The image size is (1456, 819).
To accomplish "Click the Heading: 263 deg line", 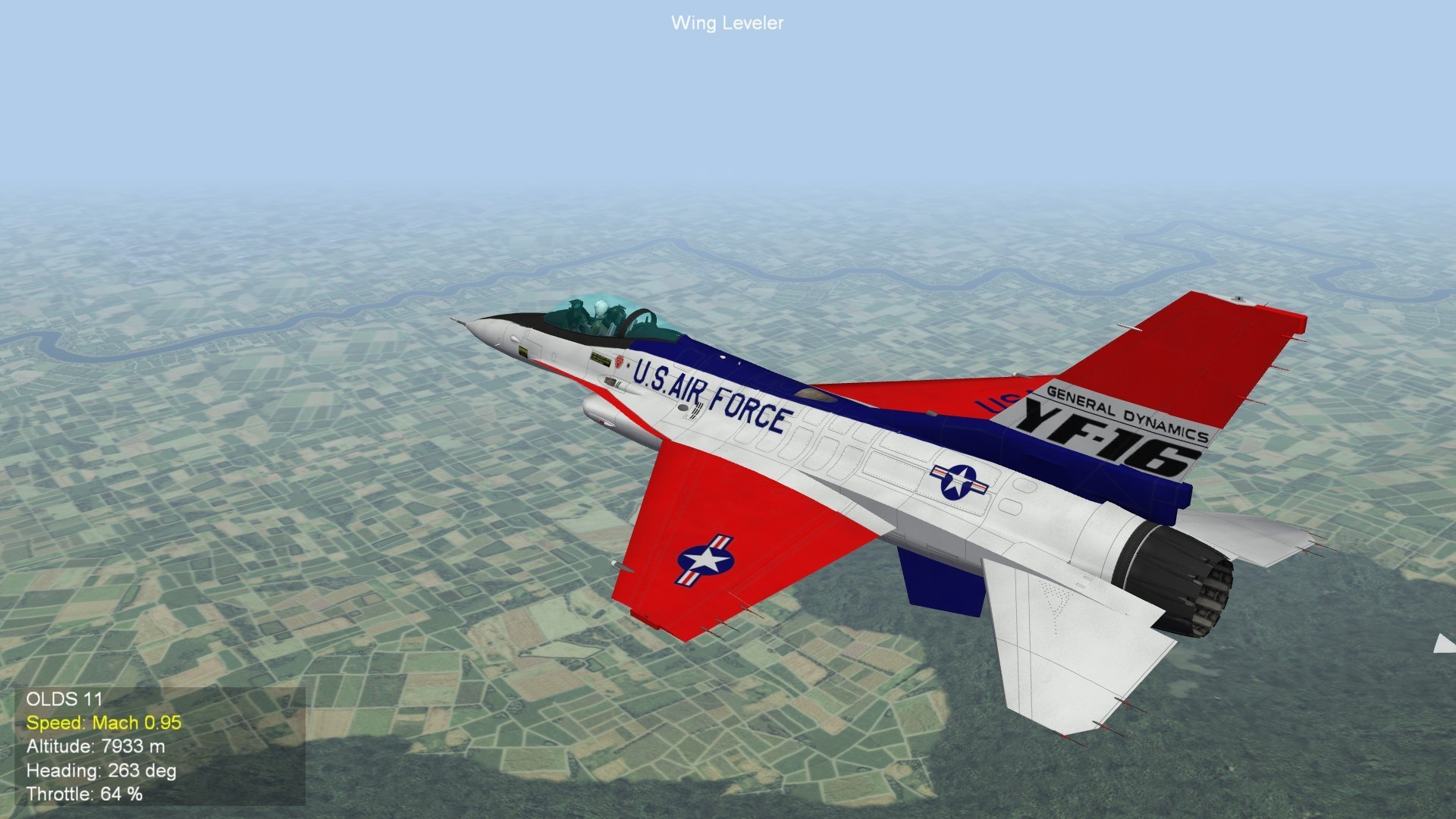I will click(102, 772).
